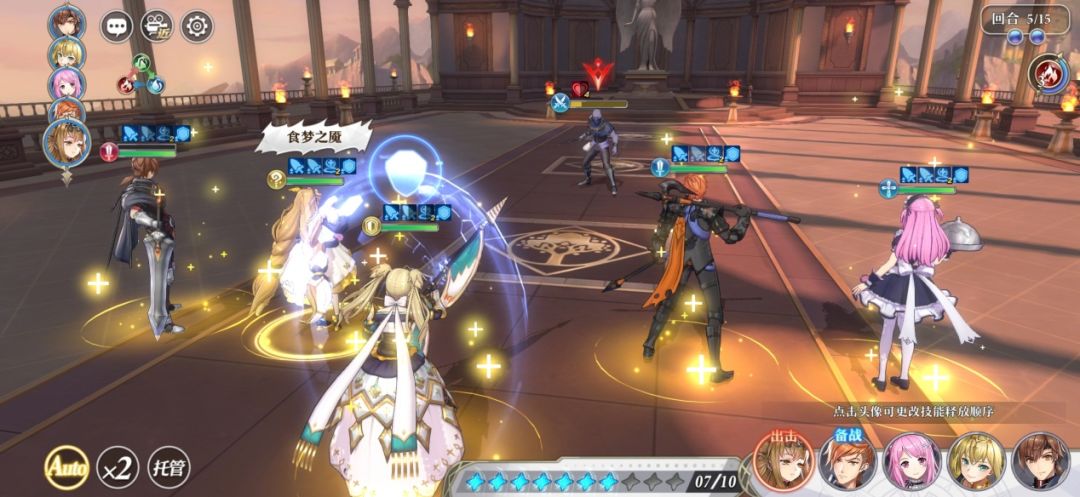Choose the 备战 orange-haired hero portrait

(x=848, y=462)
